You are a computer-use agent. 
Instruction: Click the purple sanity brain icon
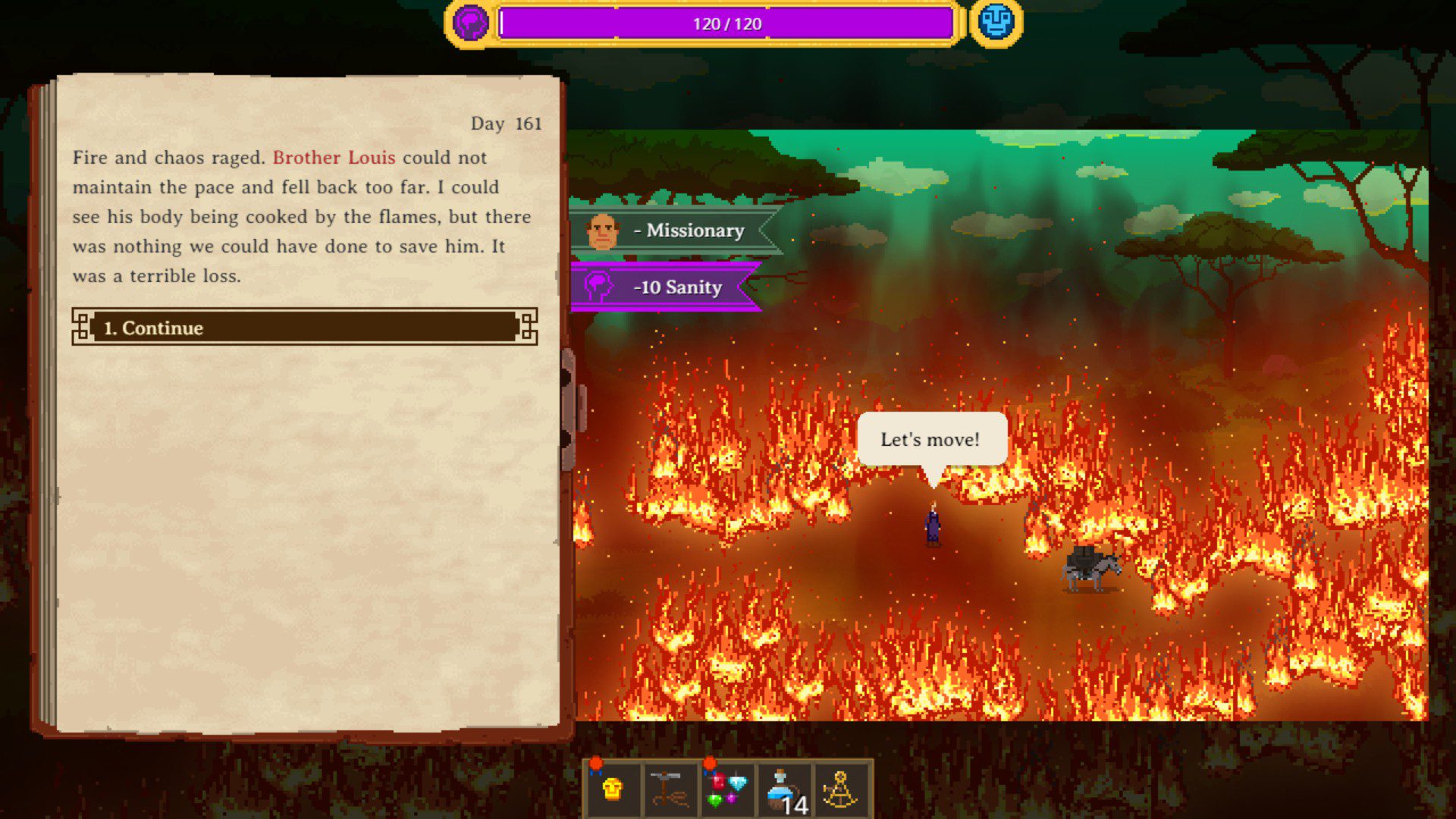click(x=470, y=23)
